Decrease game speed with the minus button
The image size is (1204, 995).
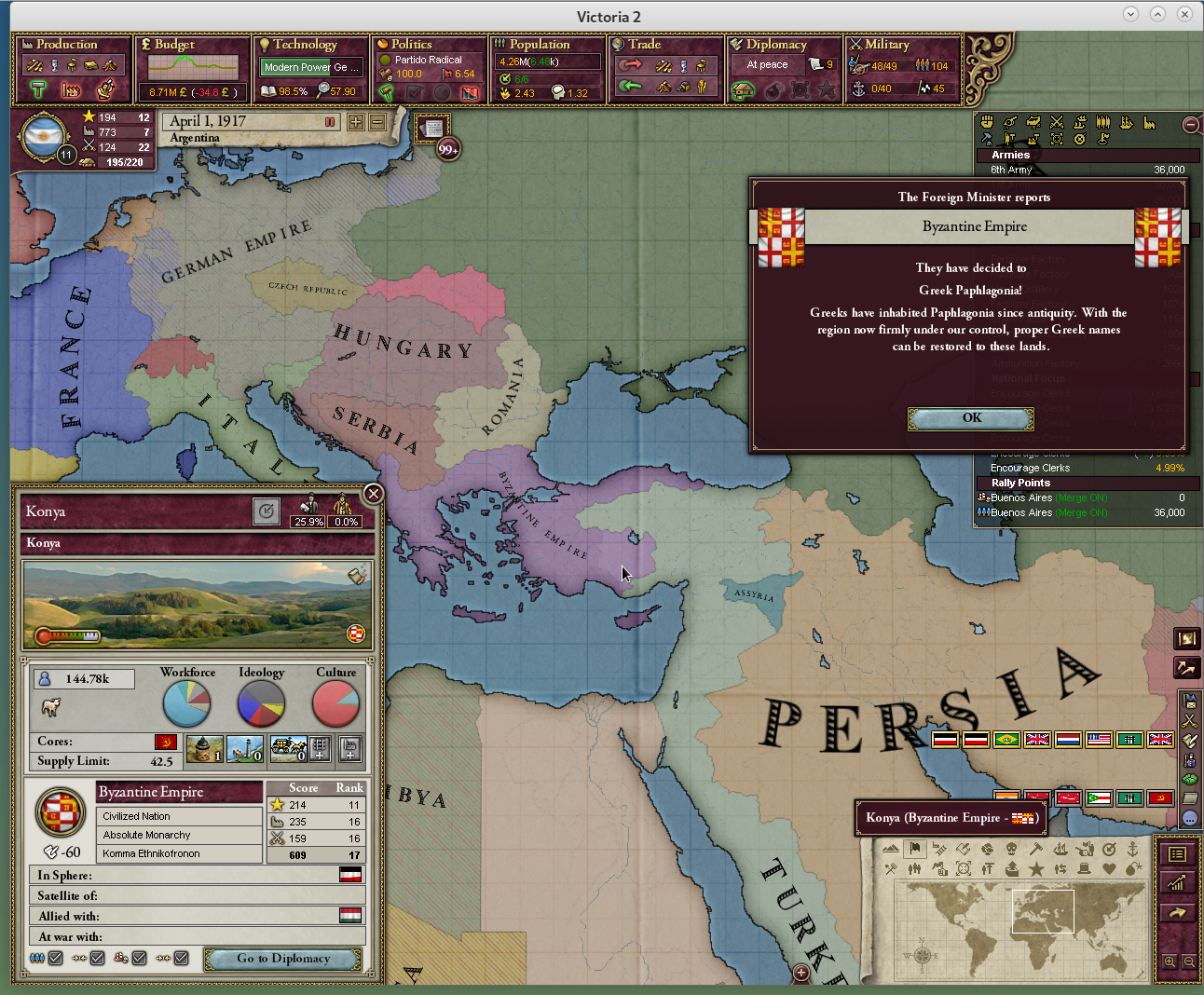tap(377, 122)
